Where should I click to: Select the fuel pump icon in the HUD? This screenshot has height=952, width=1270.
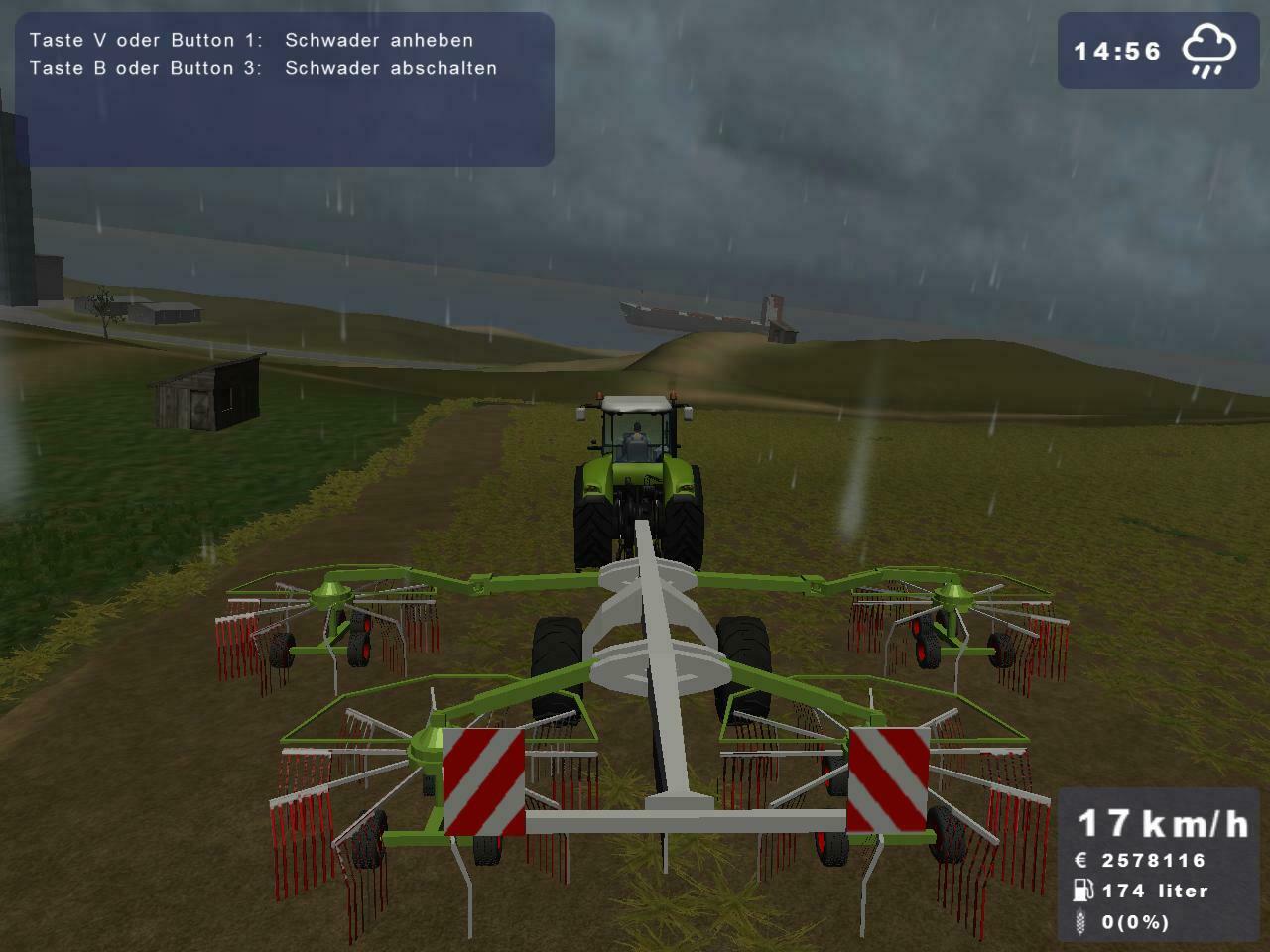[1082, 892]
